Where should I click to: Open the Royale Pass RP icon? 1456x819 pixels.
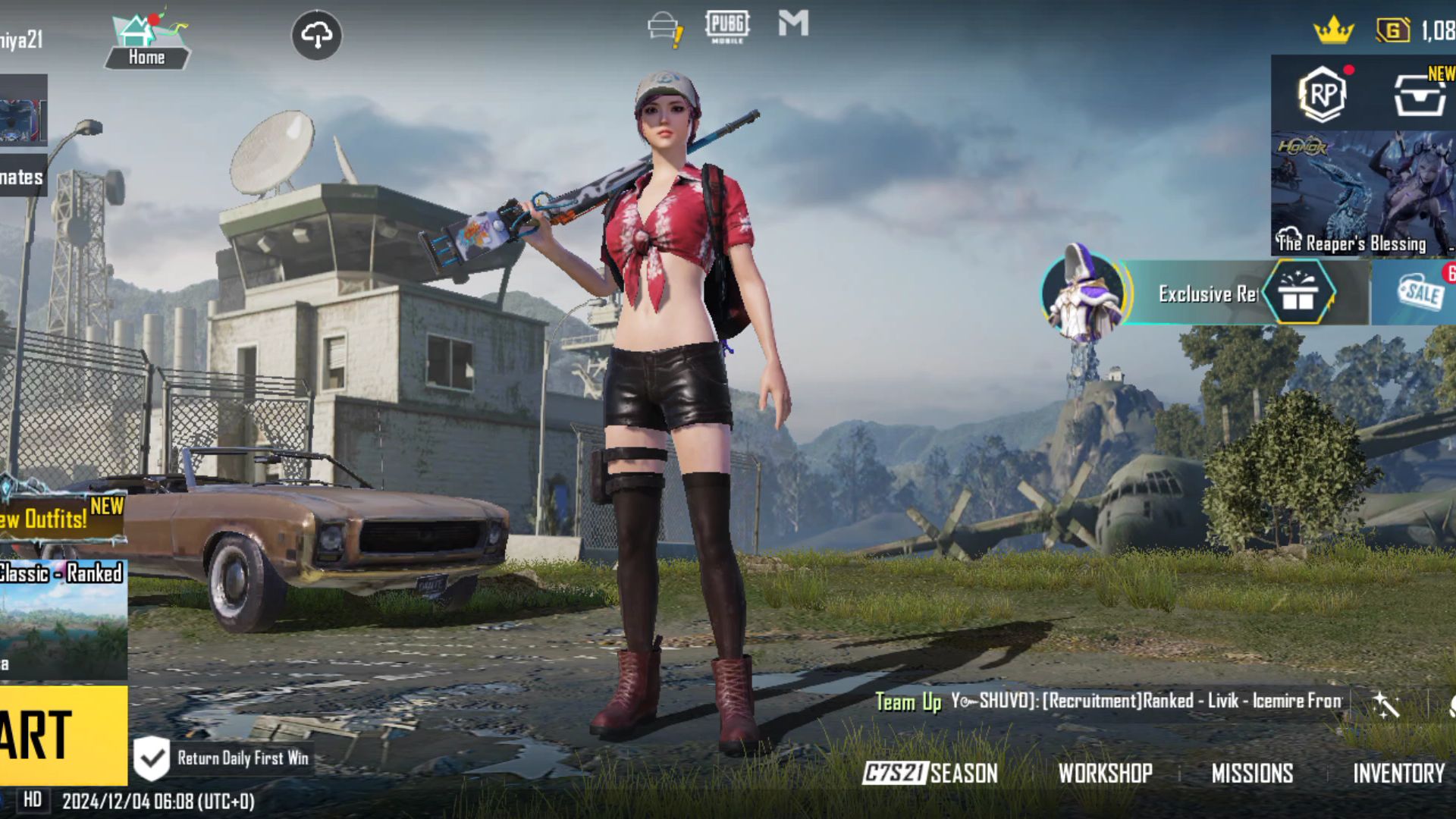1322,94
